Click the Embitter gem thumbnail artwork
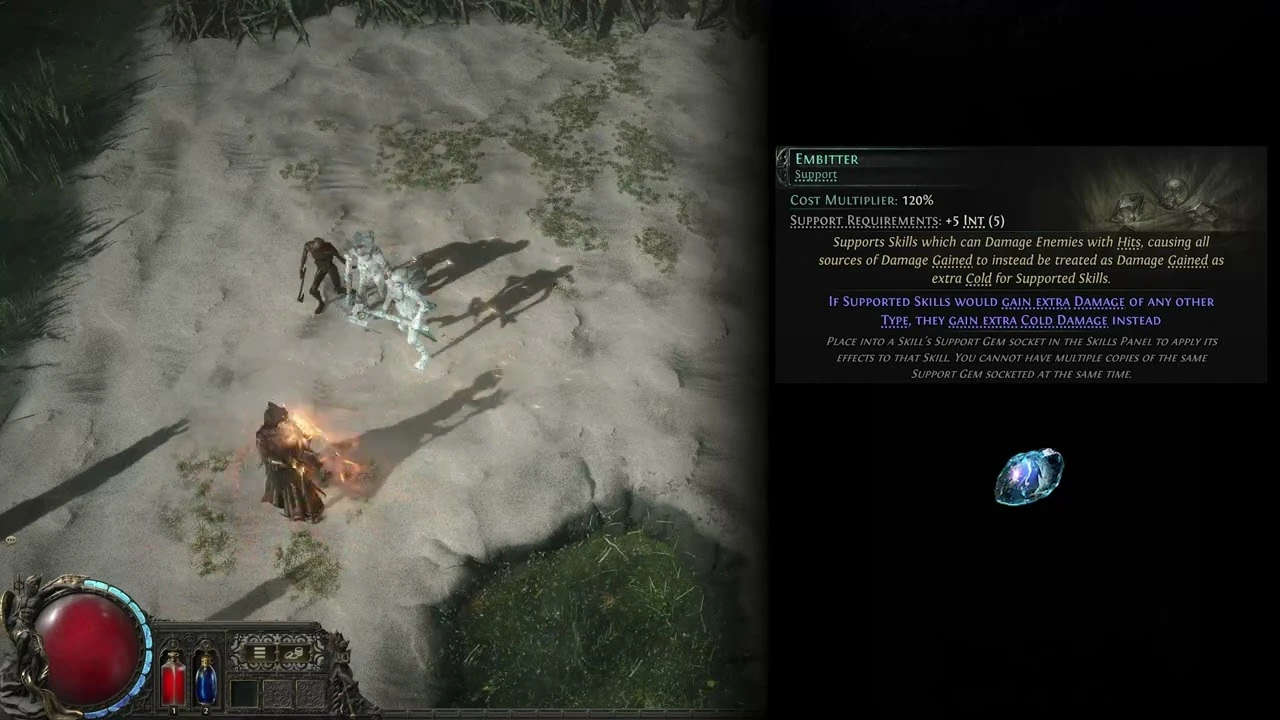1280x720 pixels. (1030, 477)
